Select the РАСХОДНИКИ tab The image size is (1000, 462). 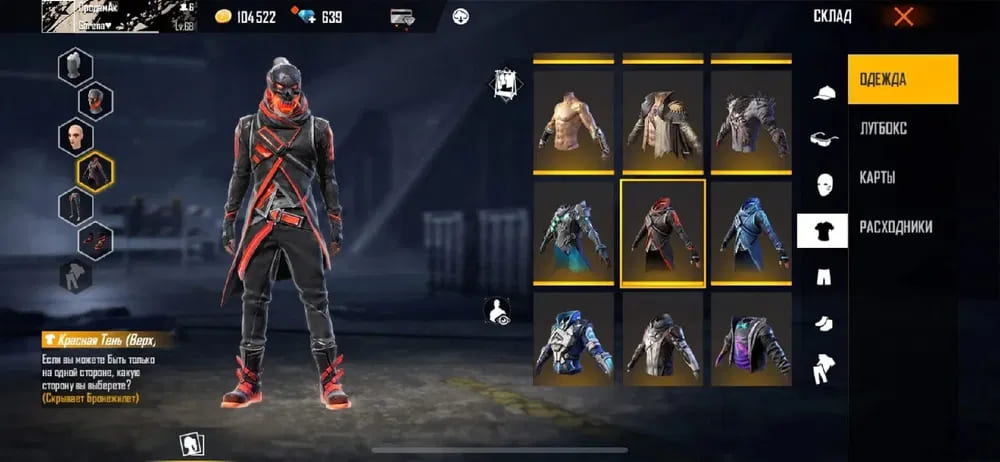(896, 227)
